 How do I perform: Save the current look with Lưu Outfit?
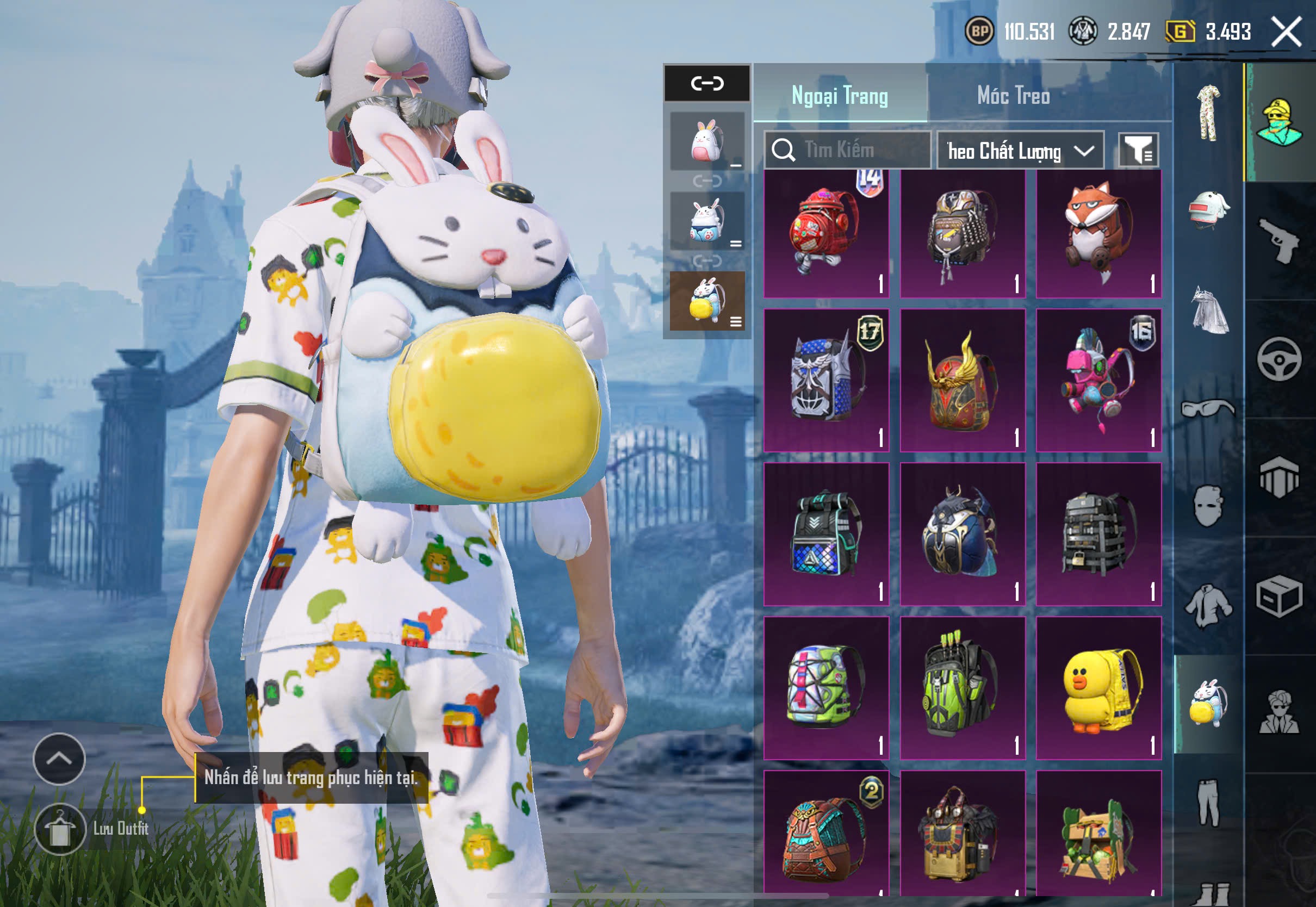[x=60, y=829]
